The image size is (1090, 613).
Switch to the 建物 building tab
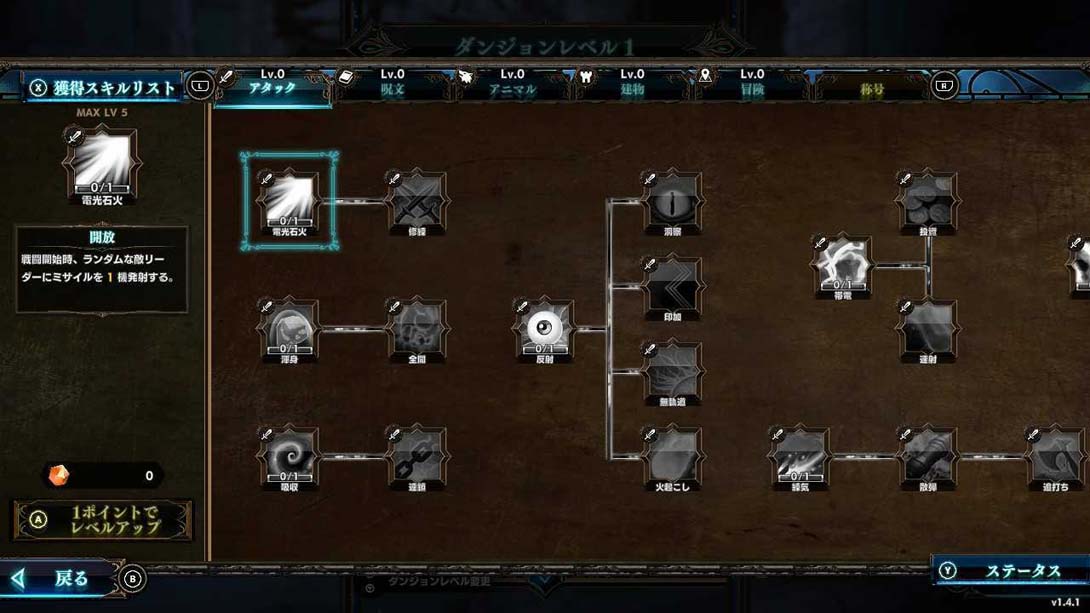(x=632, y=84)
